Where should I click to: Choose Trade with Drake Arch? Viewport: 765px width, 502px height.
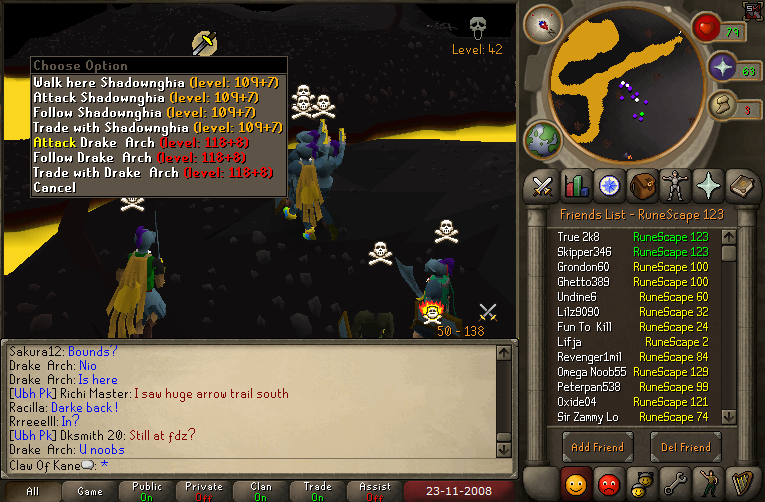pos(152,173)
